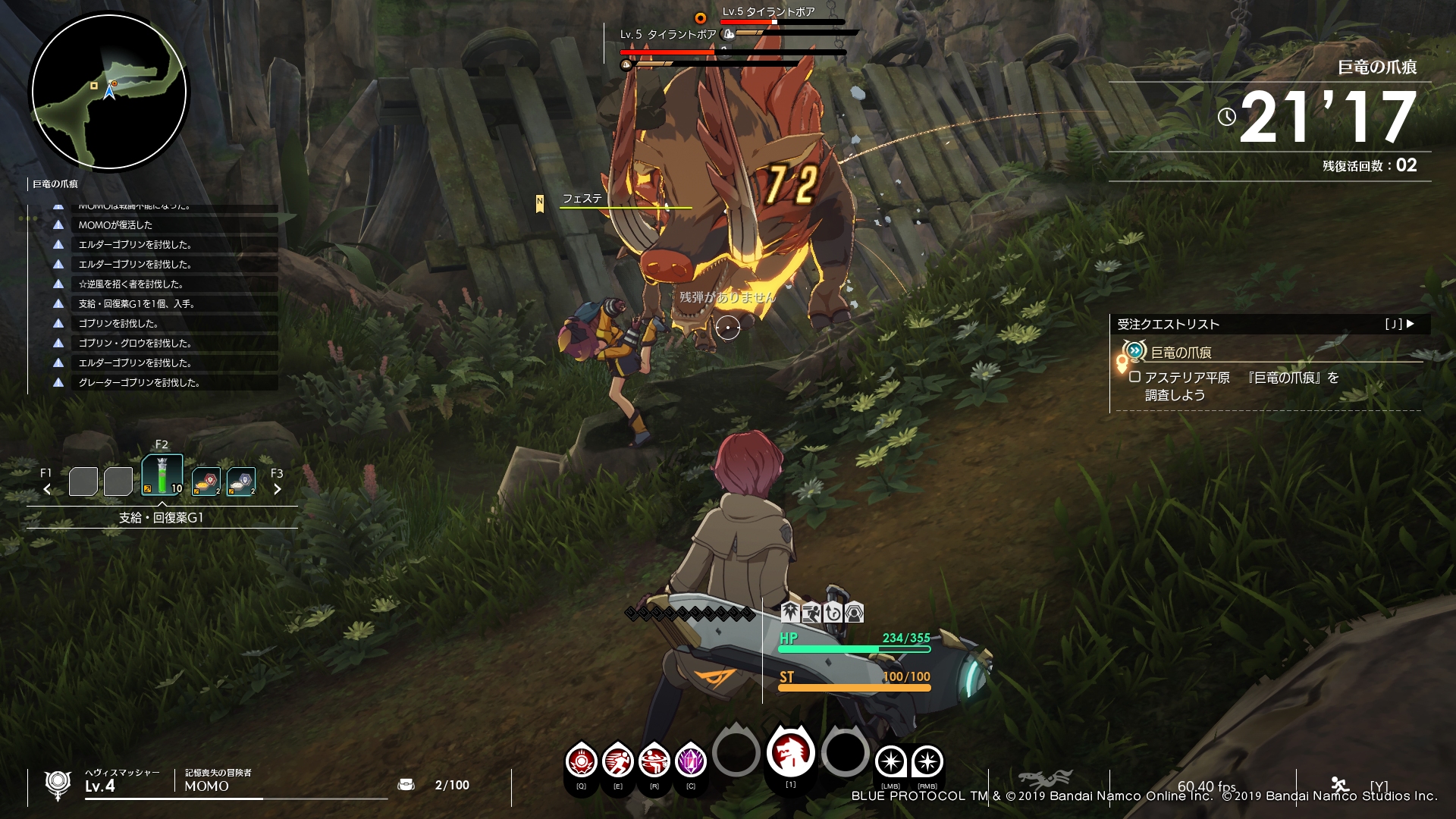1456x819 pixels.
Task: Use the right star-burst secondary attack icon
Action: tap(927, 761)
